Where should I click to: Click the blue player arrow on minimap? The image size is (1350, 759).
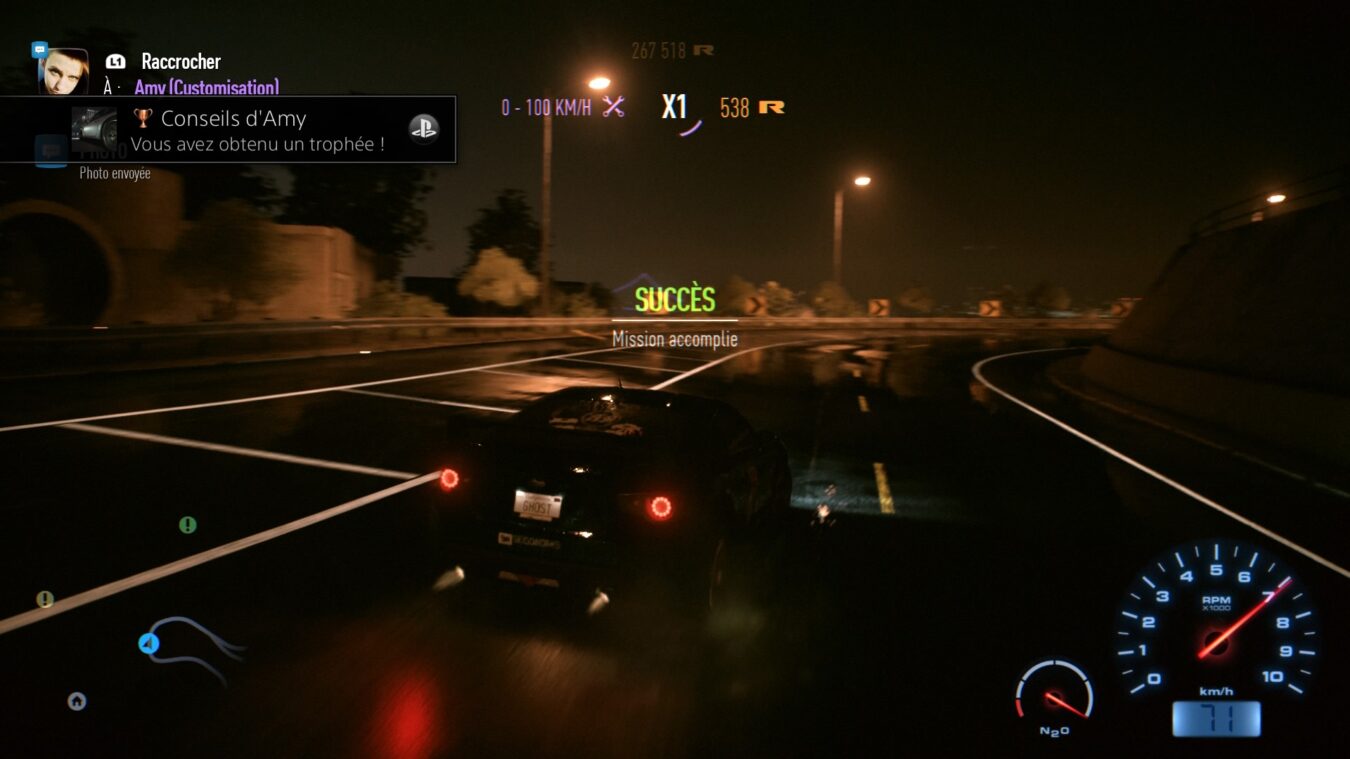tap(149, 644)
